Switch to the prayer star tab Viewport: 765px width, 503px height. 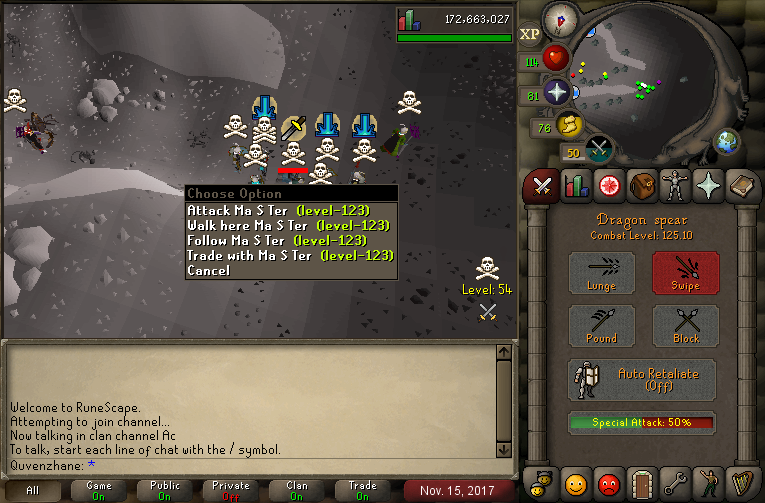[710, 186]
